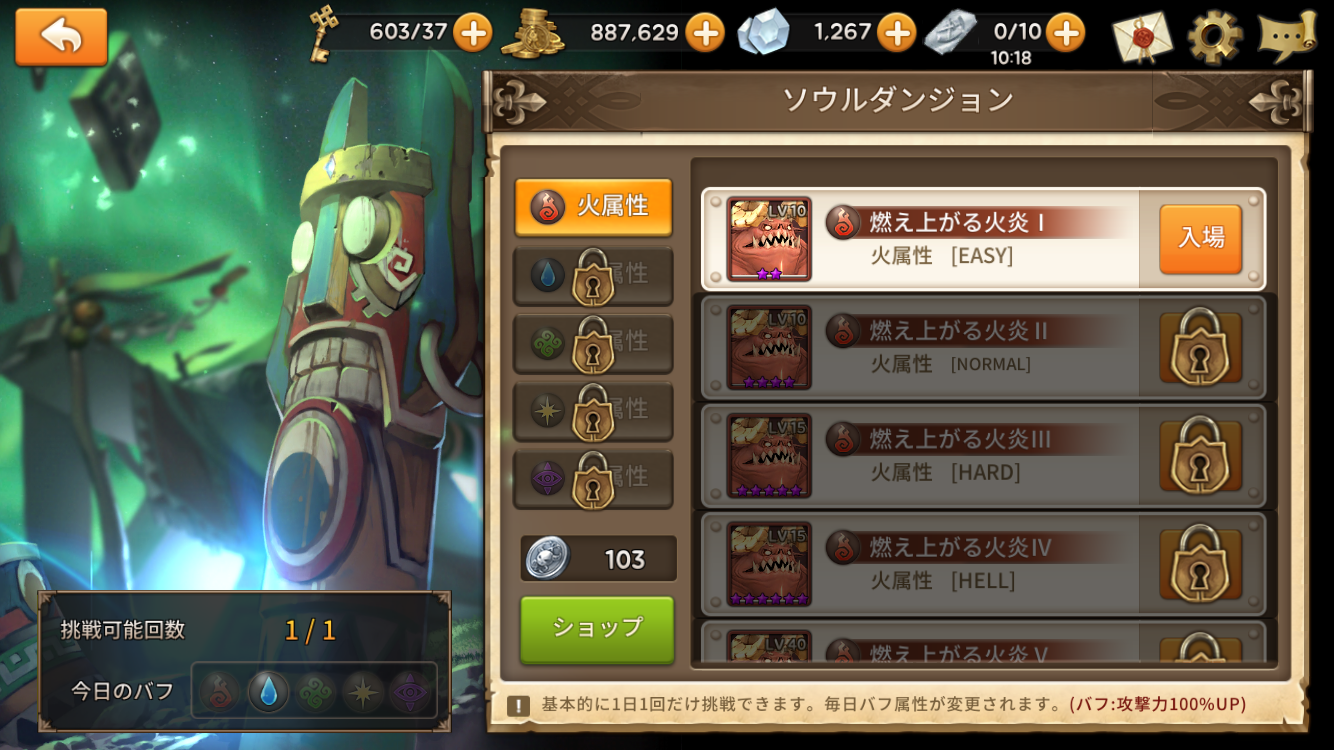Tap the locked 風属性 (wind element) icon
The image size is (1334, 750).
[546, 343]
